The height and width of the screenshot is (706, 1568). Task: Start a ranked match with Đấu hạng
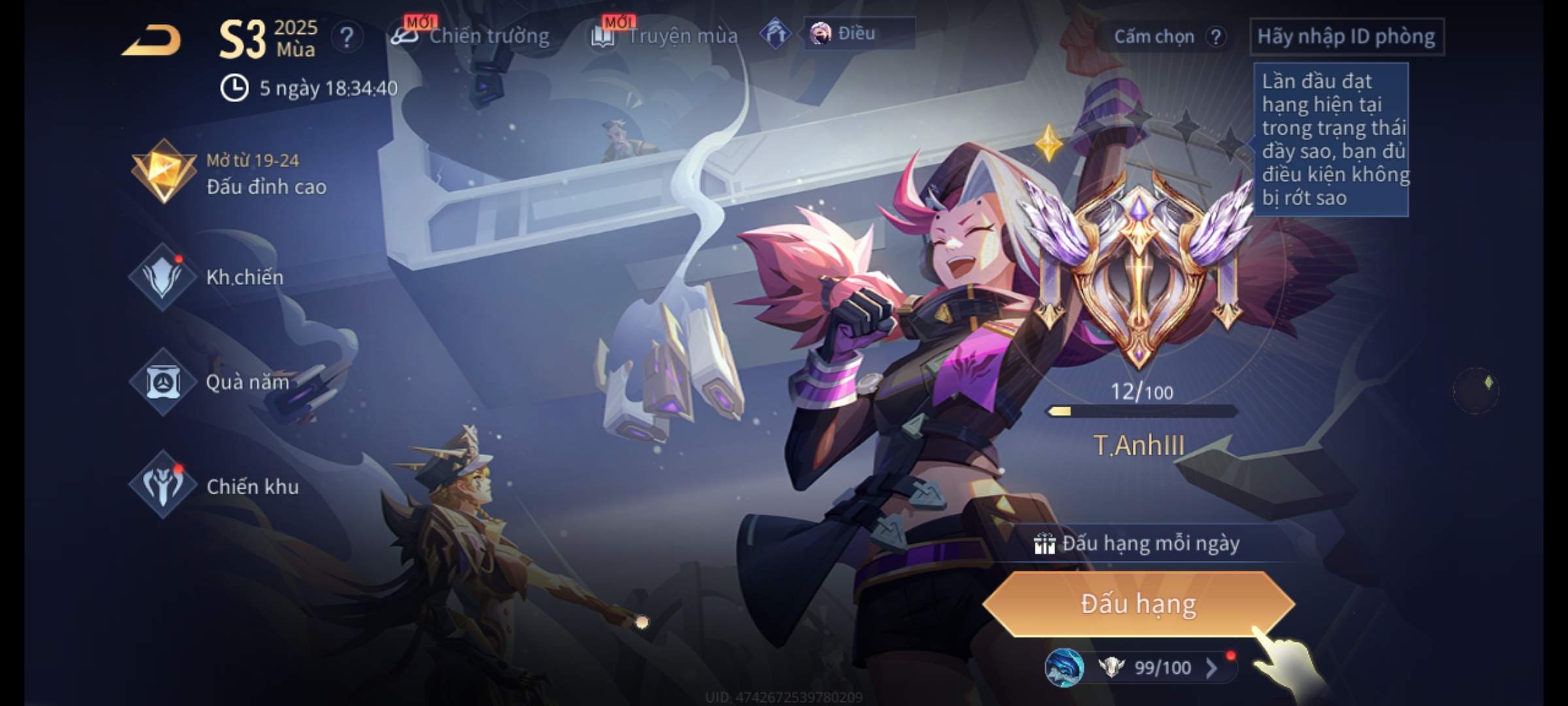point(1138,604)
